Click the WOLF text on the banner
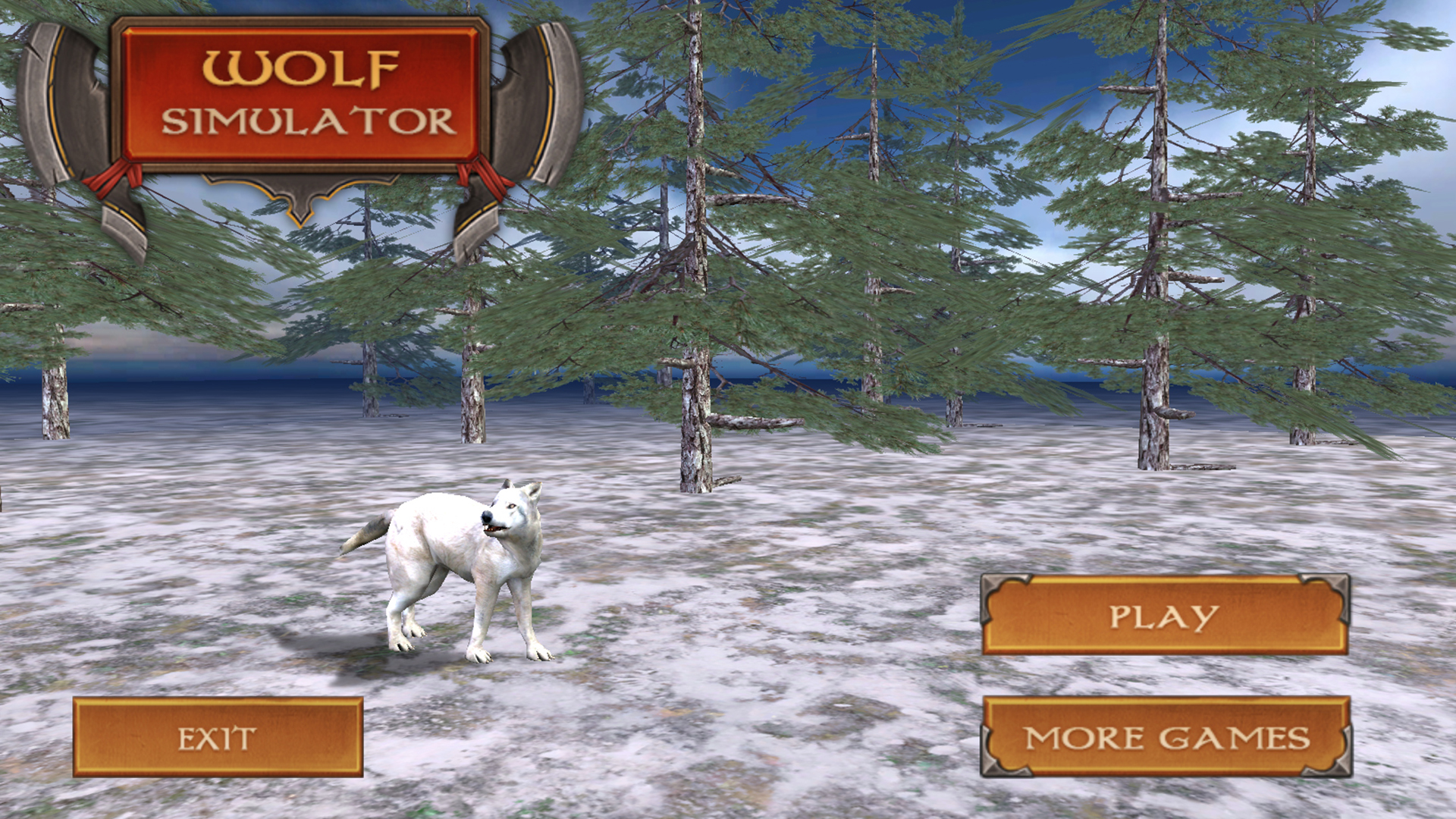 pyautogui.click(x=303, y=68)
